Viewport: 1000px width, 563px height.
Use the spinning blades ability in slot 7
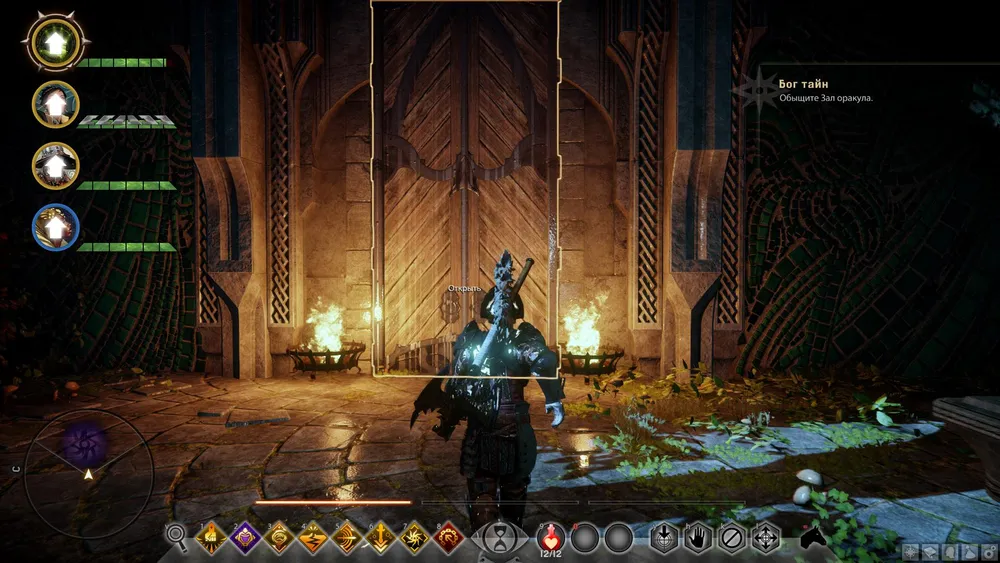coord(415,538)
